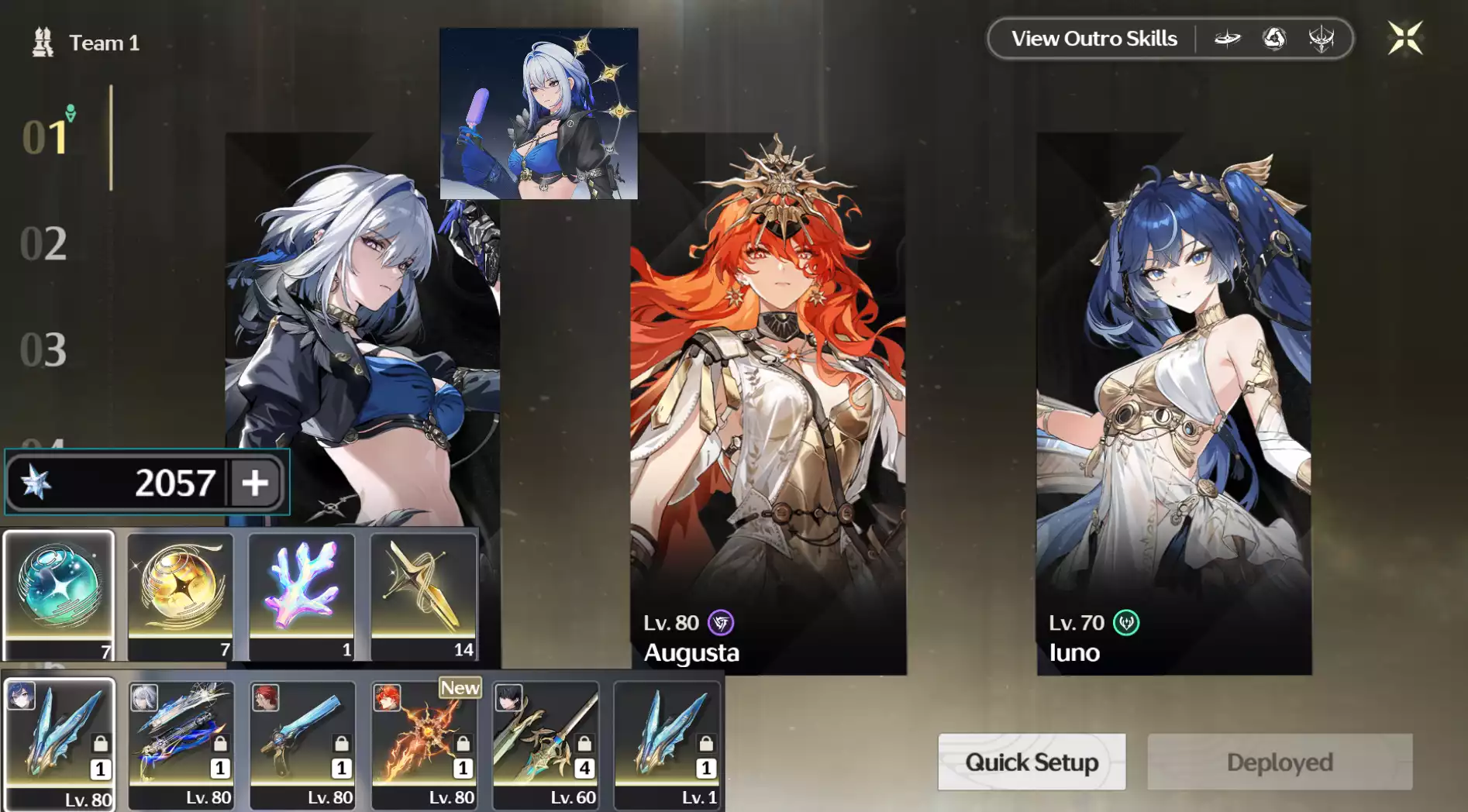Switch to team slot 02
The height and width of the screenshot is (812, 1468).
coord(43,243)
